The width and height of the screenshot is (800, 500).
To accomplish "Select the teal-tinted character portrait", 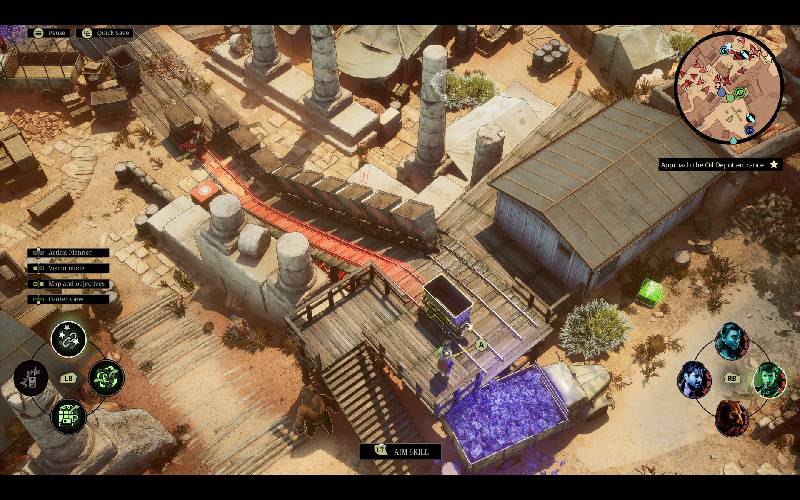I will click(731, 341).
